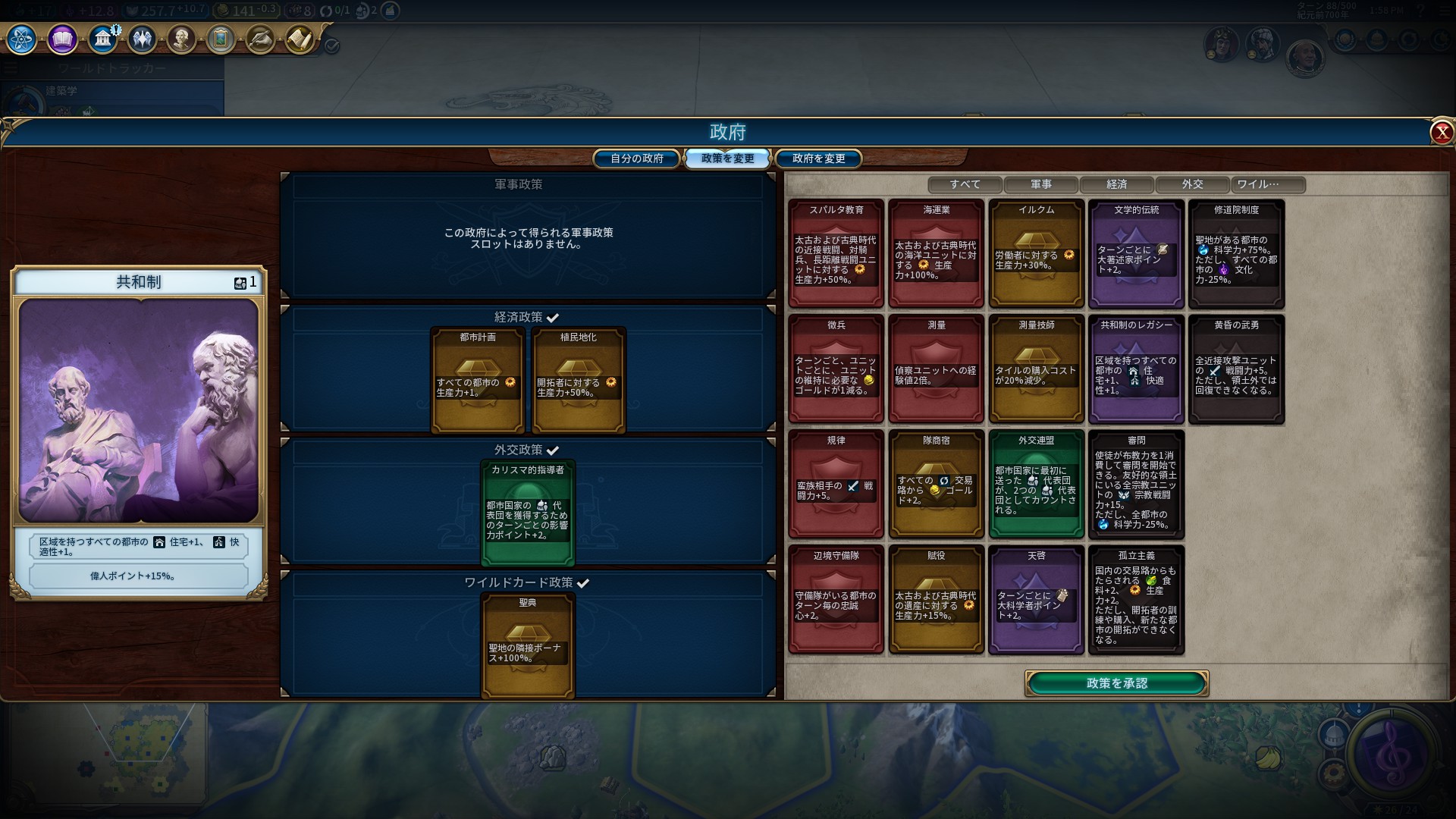Image resolution: width=1456 pixels, height=819 pixels.
Task: Show only 軍事 policy cards
Action: coord(1040,184)
